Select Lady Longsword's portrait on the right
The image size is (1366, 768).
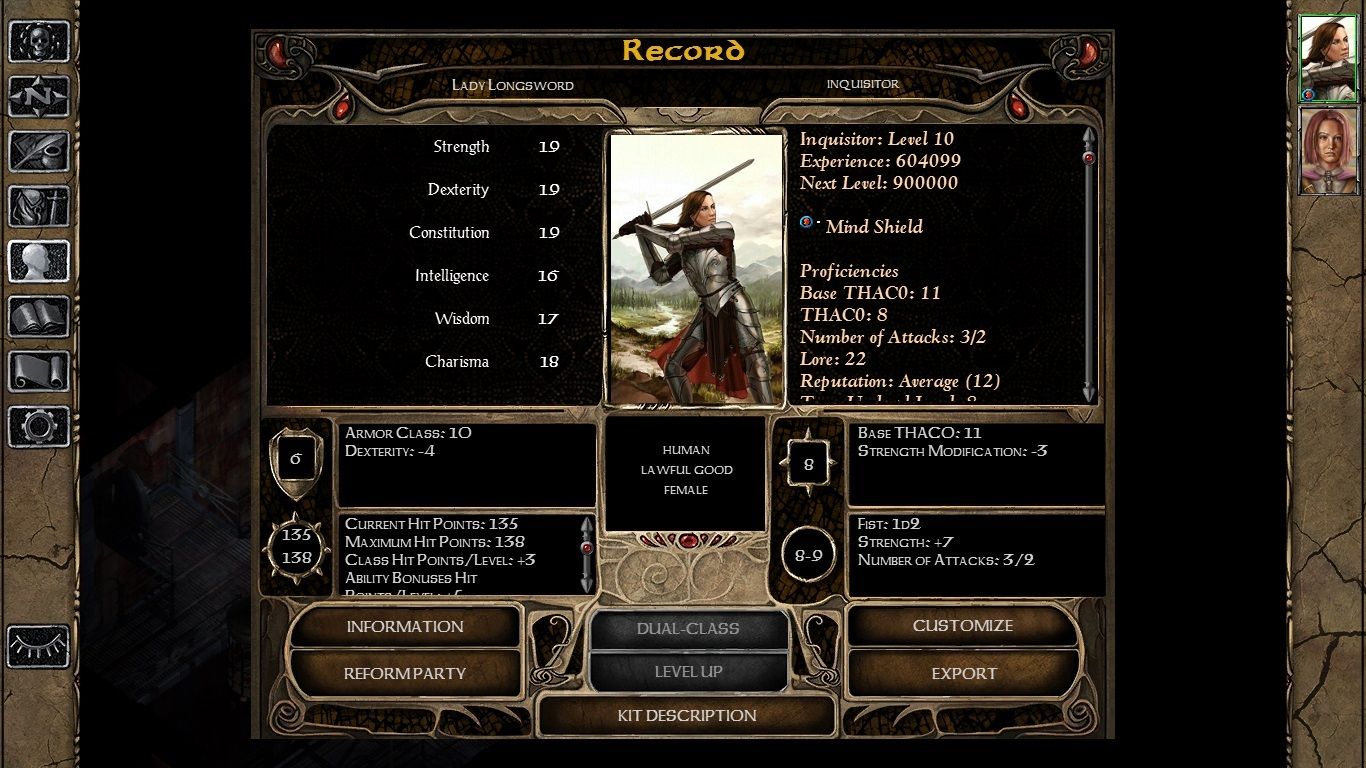pos(1329,57)
